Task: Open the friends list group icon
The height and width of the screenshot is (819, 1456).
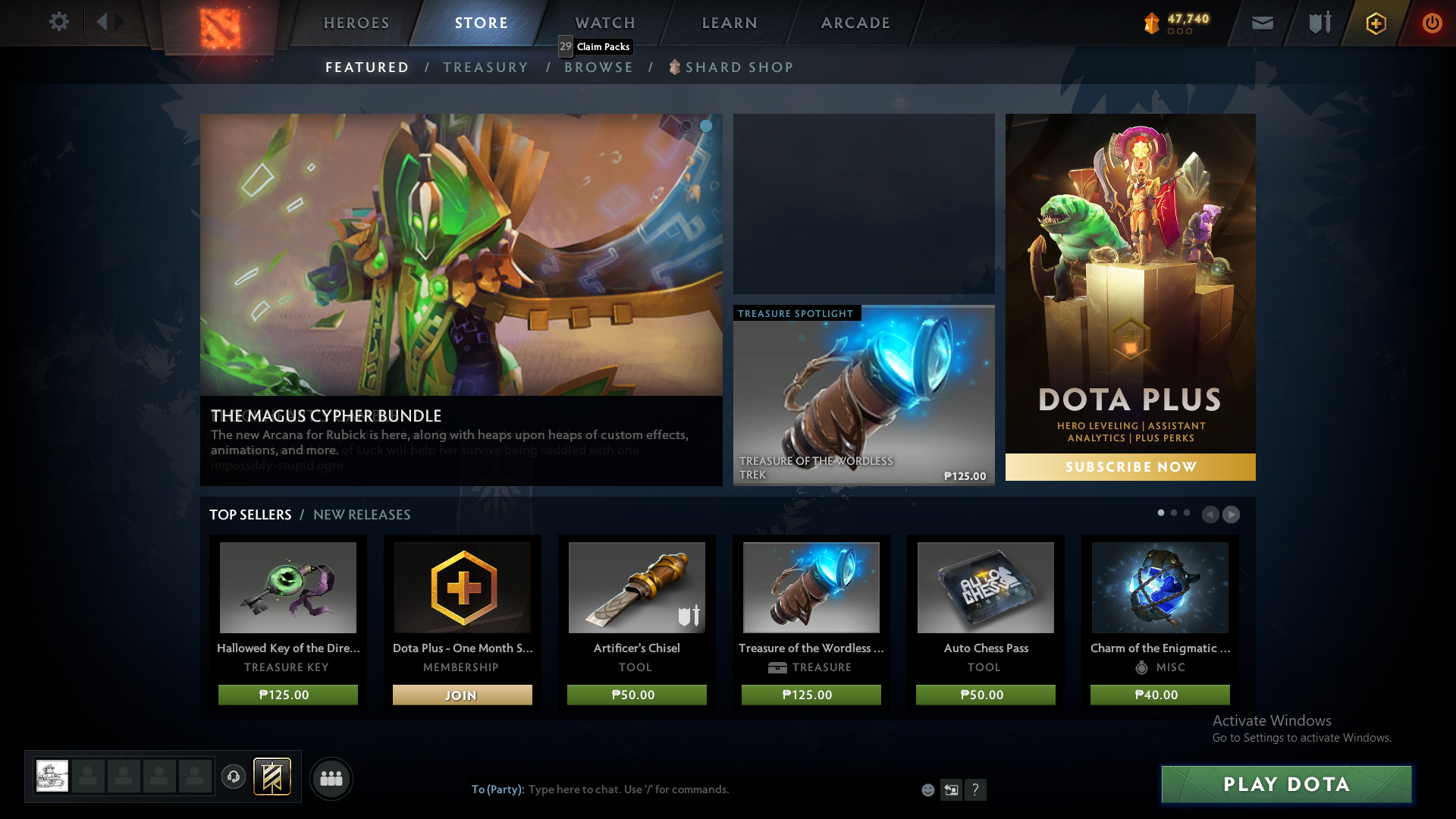Action: (x=331, y=778)
